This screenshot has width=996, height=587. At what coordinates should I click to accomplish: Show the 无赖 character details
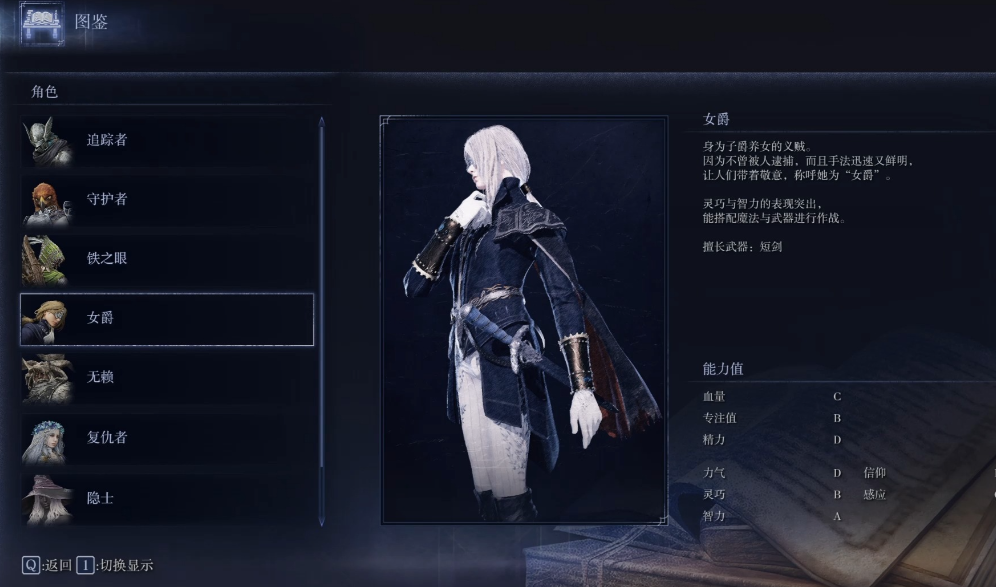click(166, 378)
